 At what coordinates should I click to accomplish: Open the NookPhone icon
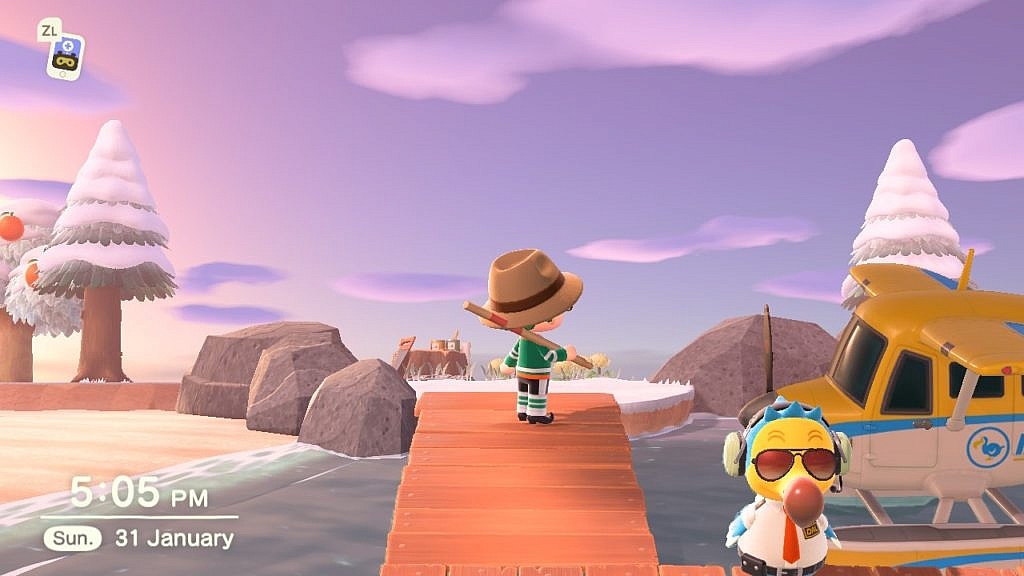pos(66,56)
